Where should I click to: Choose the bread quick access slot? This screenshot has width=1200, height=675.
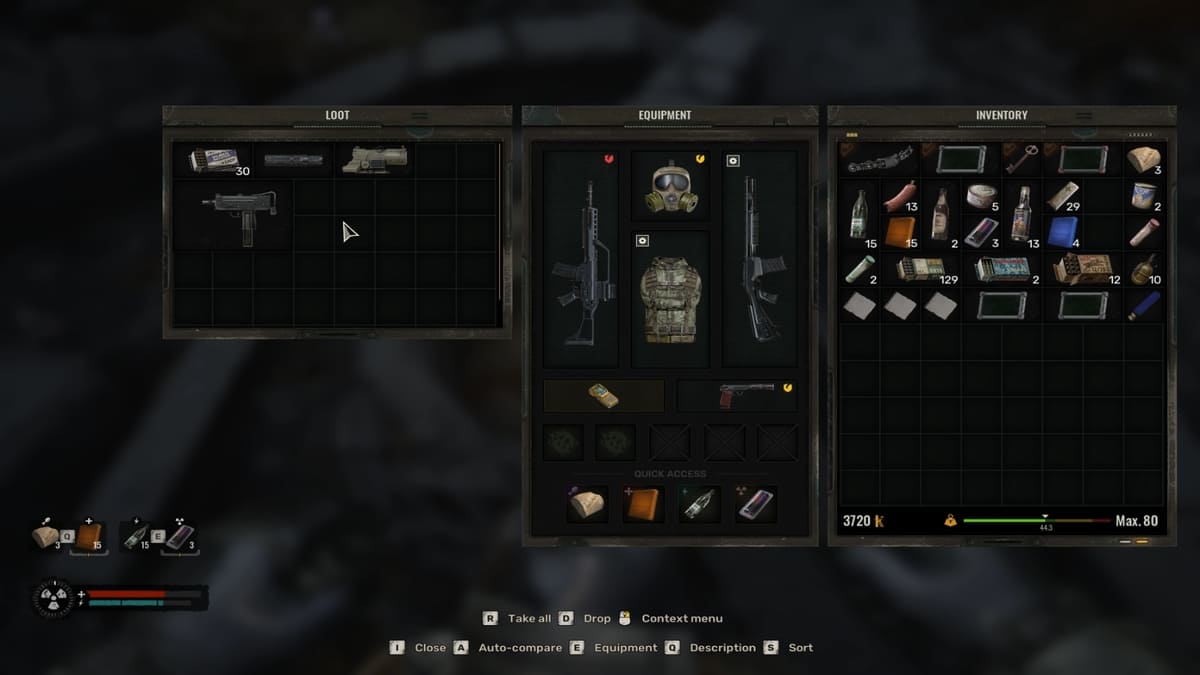click(x=588, y=506)
